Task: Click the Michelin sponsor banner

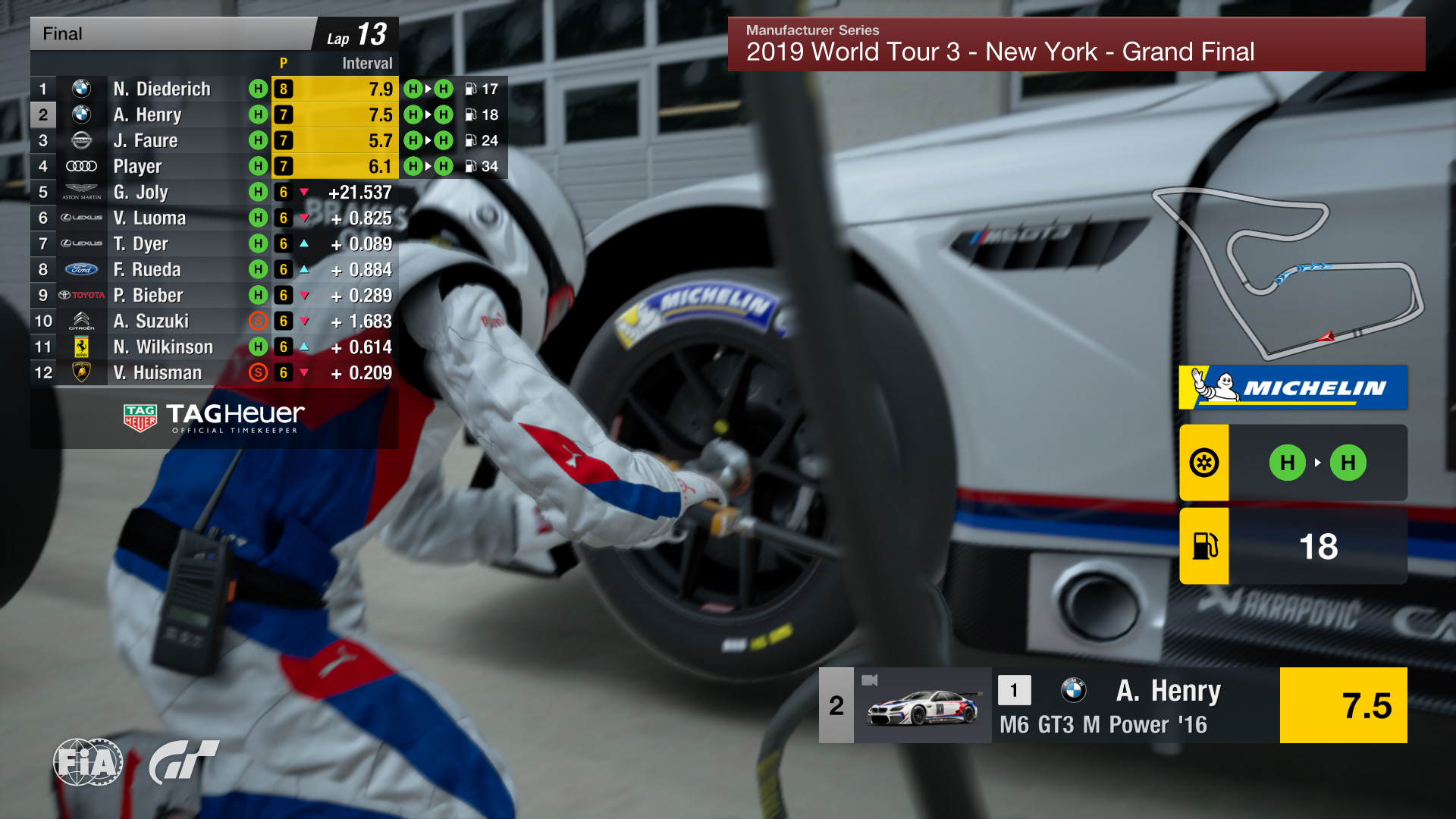Action: tap(1293, 388)
